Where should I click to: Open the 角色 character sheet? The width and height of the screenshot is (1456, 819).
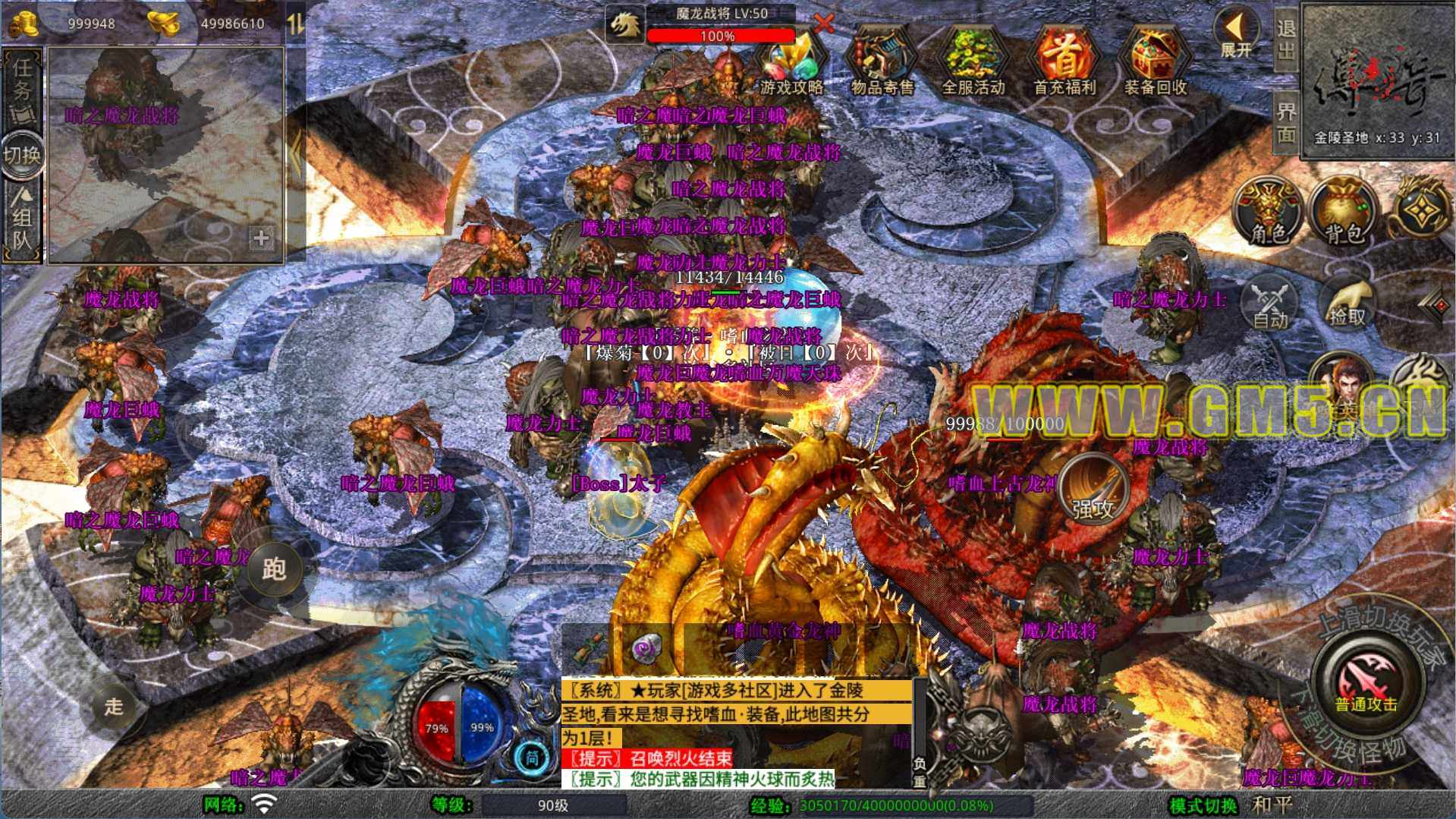(x=1269, y=213)
